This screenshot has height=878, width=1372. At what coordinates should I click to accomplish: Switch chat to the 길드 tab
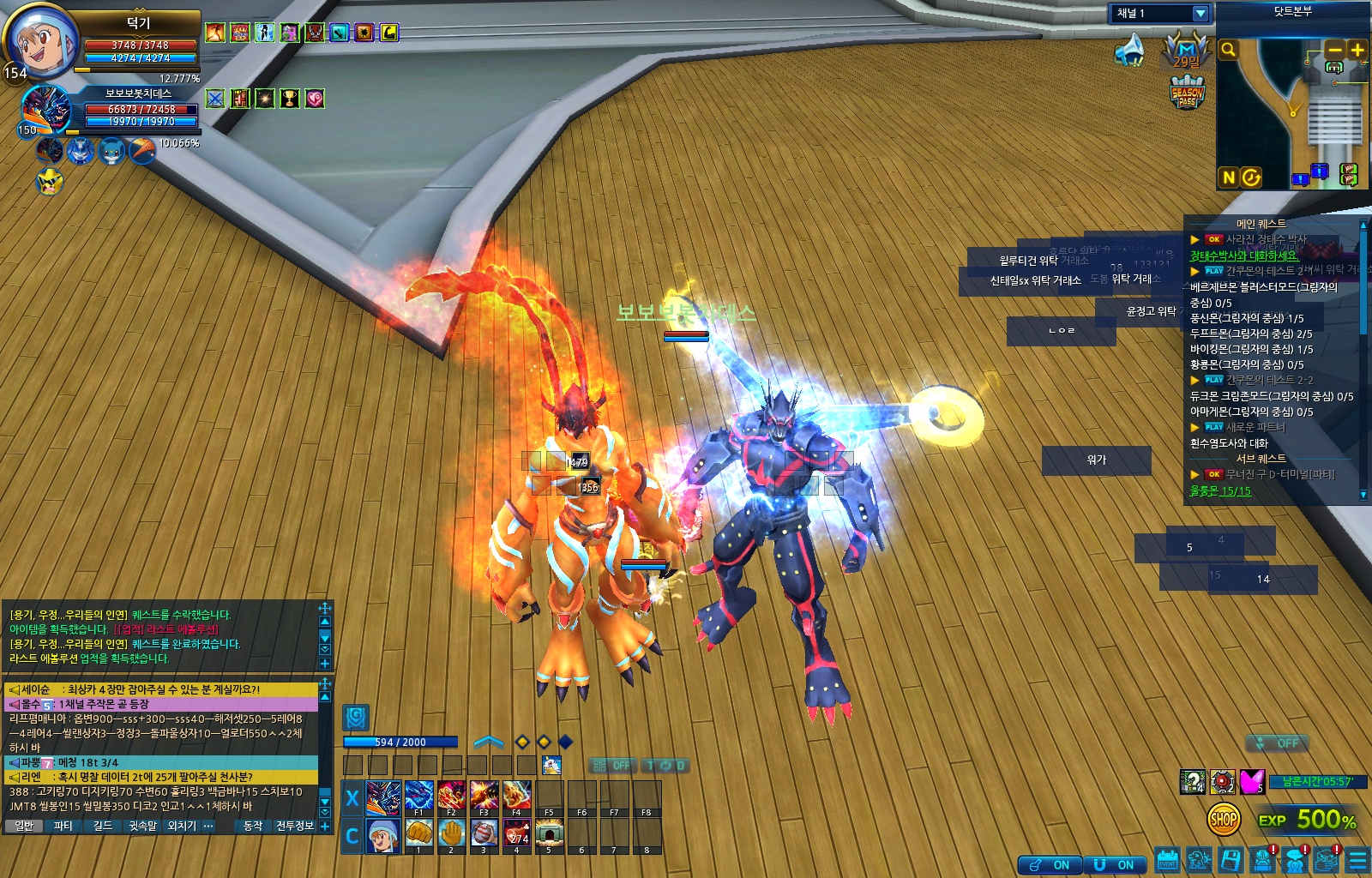(103, 826)
